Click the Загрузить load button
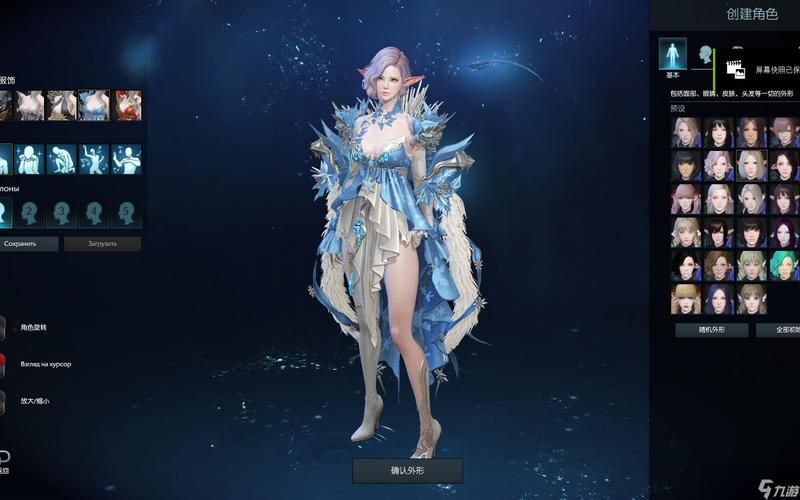The image size is (800, 500). 102,243
